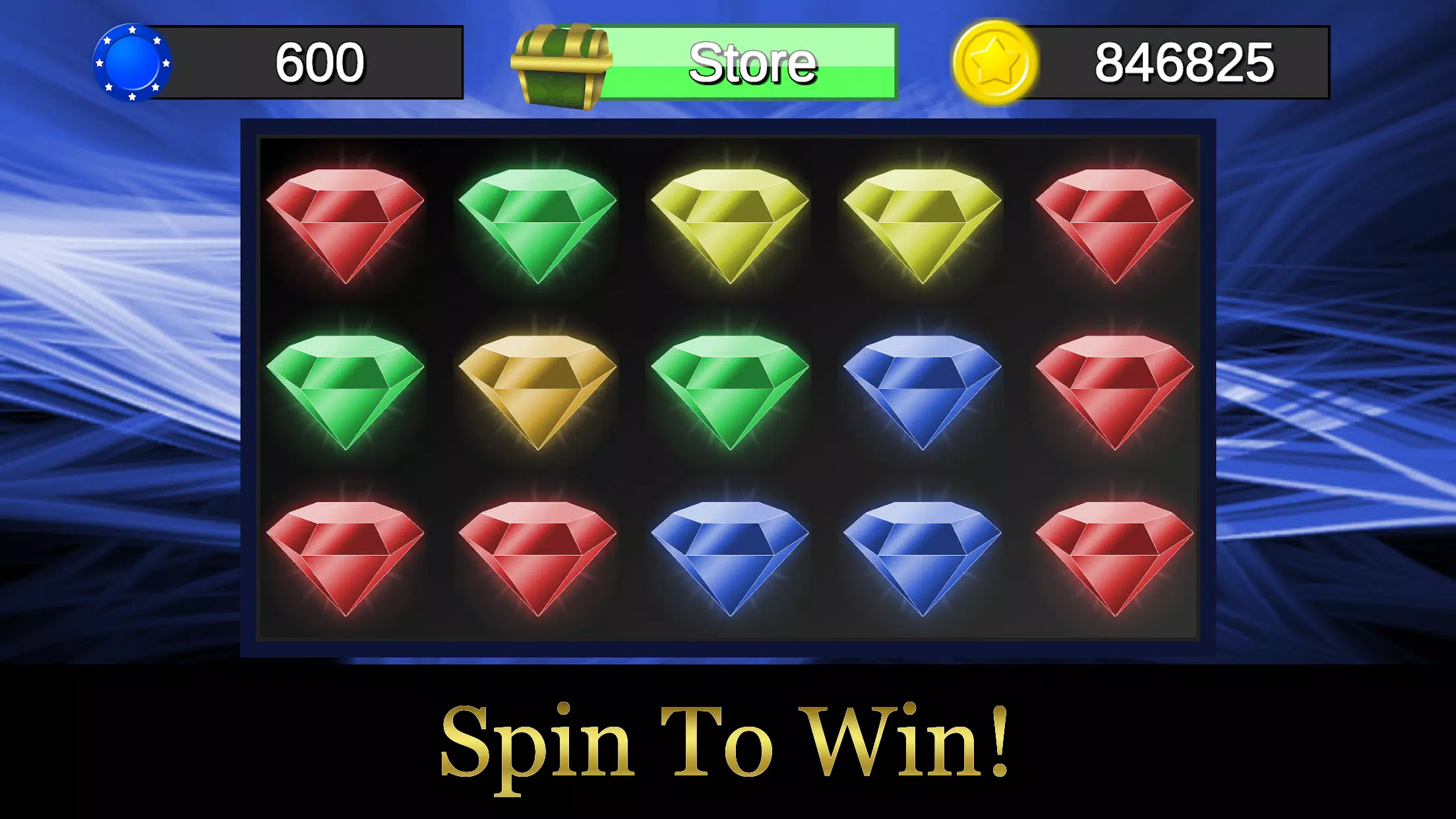Click the coin balance showing 846825
This screenshot has width=1456, height=819.
pyautogui.click(x=1187, y=63)
